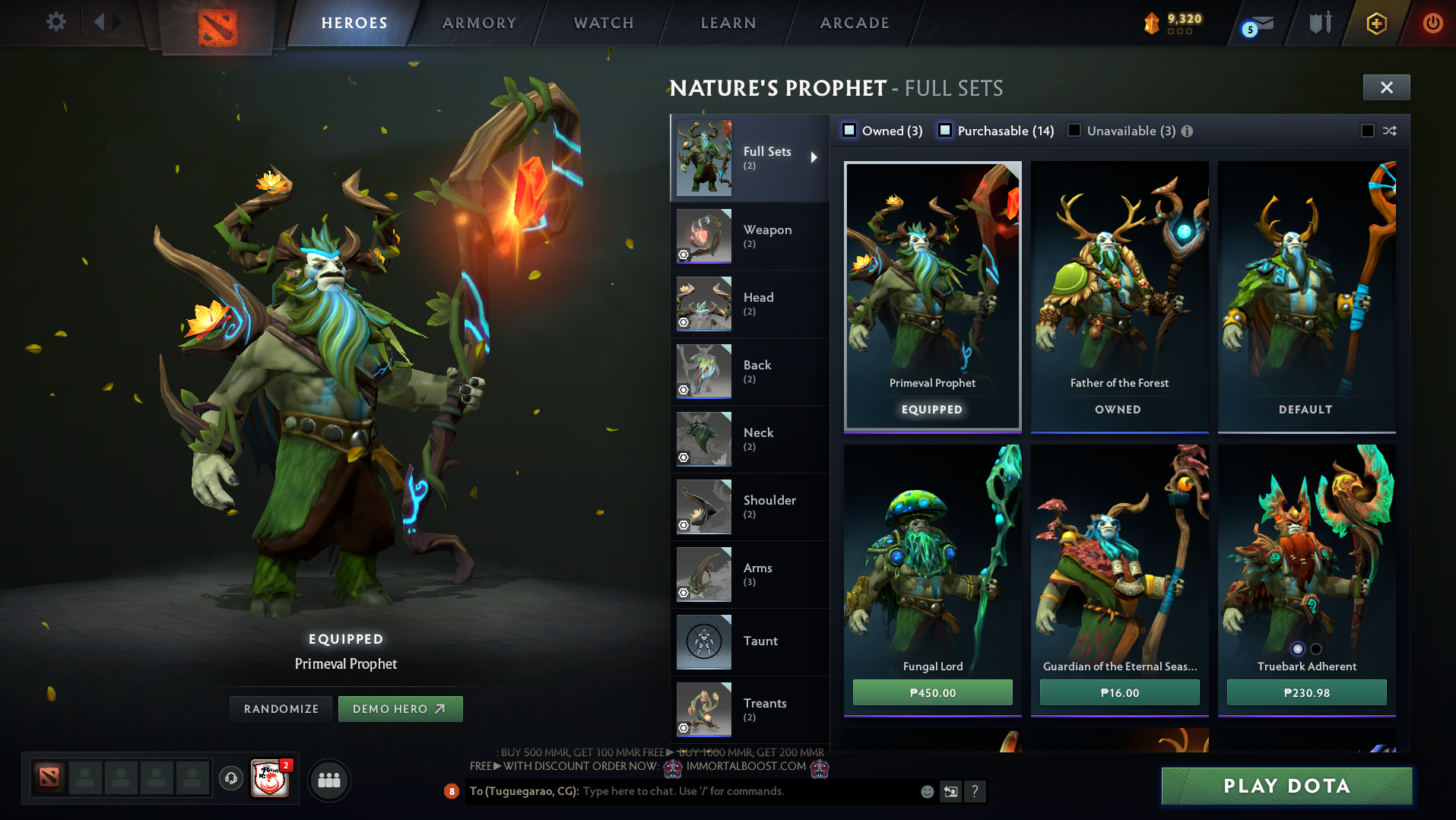Disable the Purchasable (14) filter
This screenshot has height=820, width=1456.
[945, 130]
